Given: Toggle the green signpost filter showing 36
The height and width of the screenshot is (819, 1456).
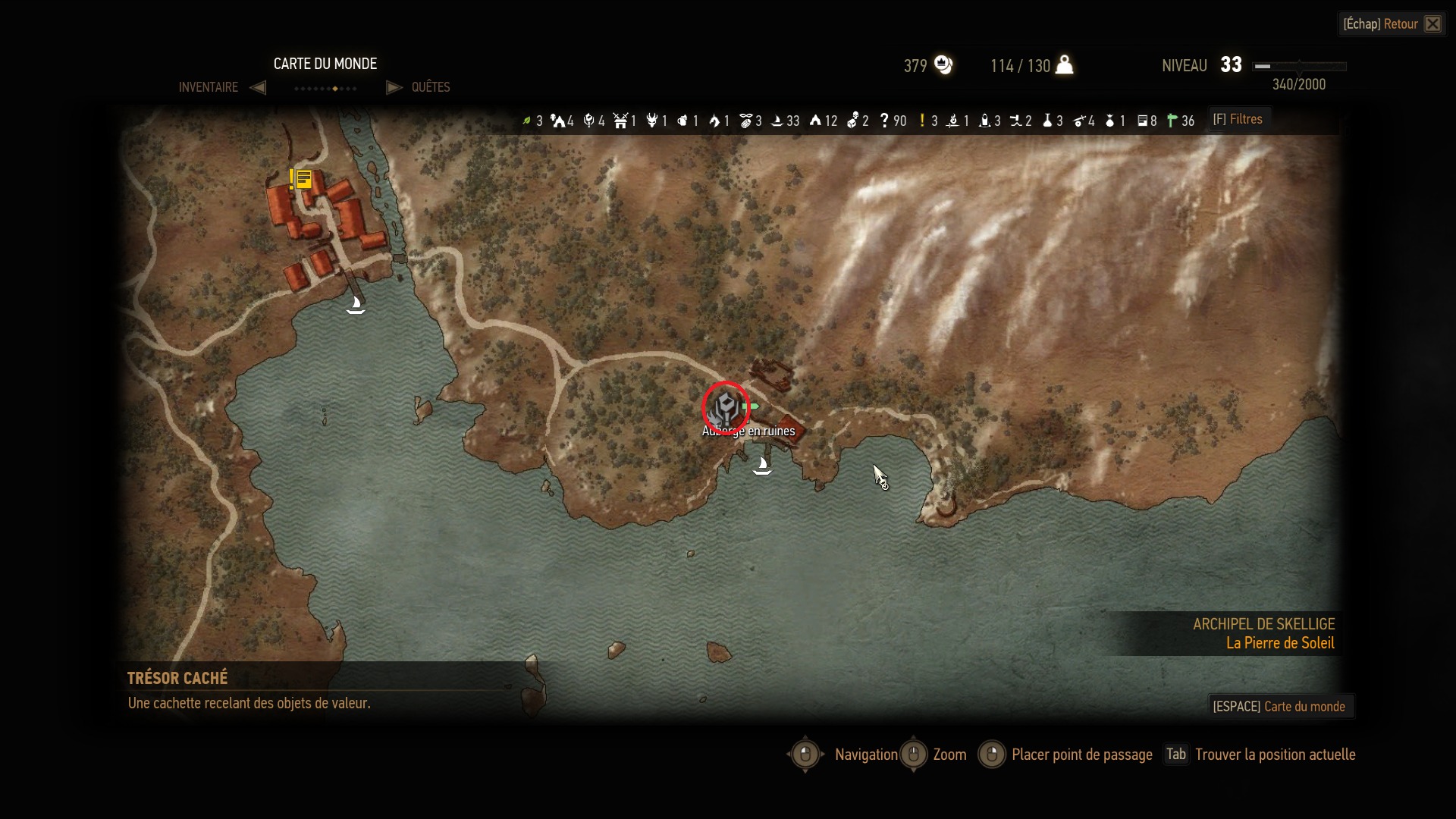Looking at the screenshot, I should coord(1172,121).
